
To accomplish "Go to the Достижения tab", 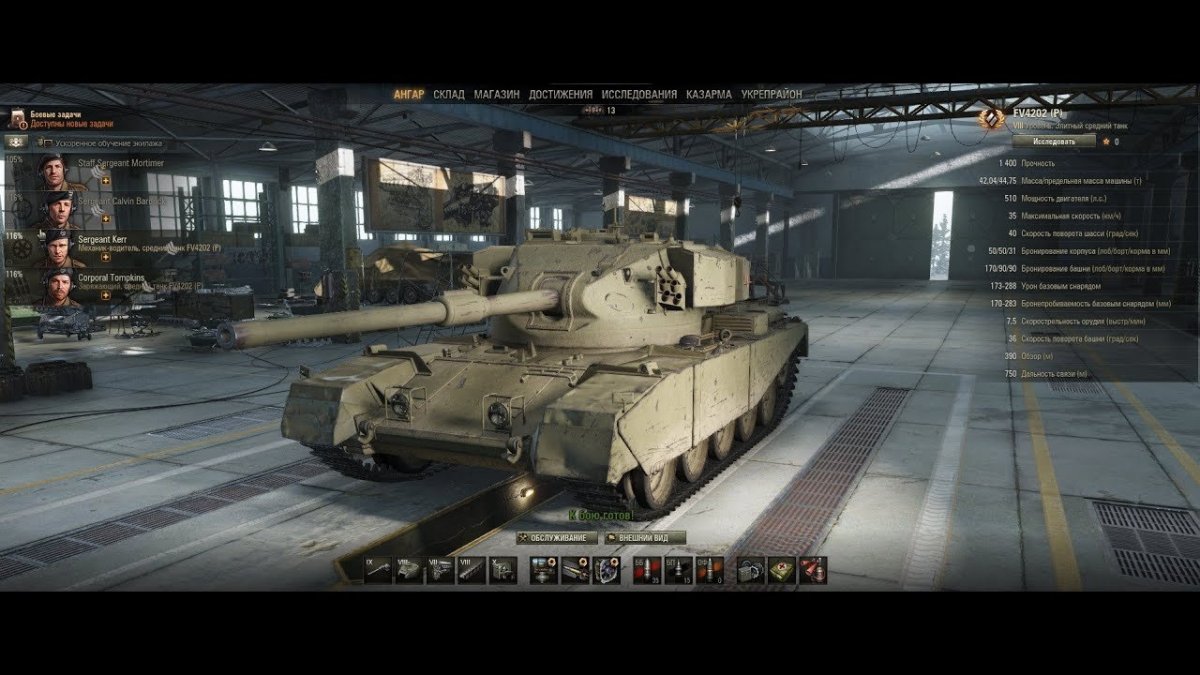I will (560, 94).
